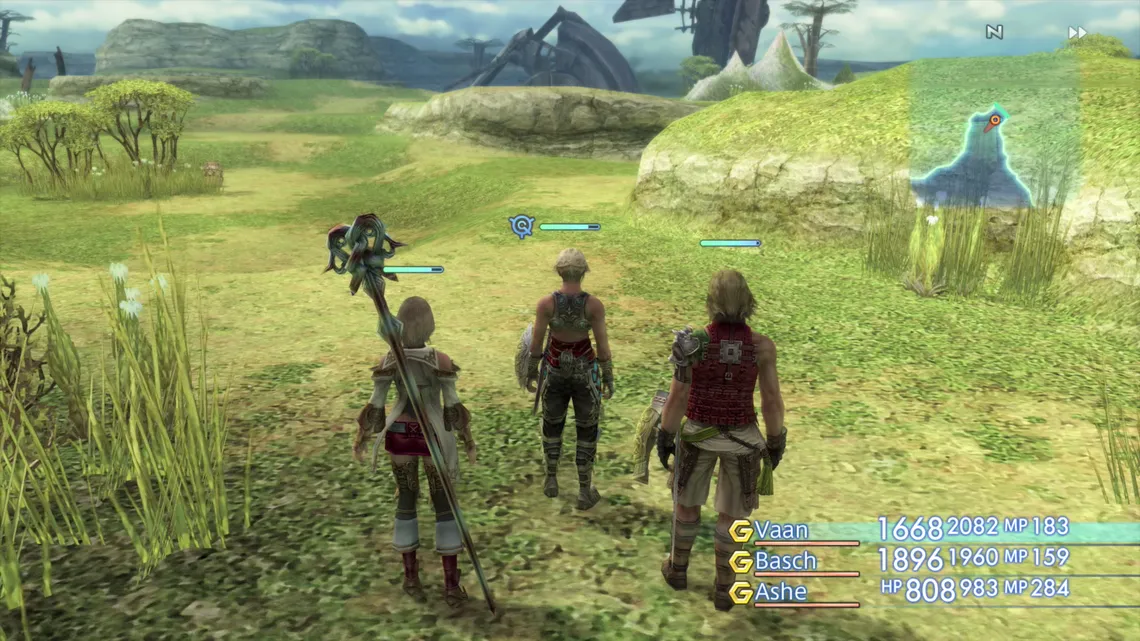This screenshot has width=1140, height=641.
Task: Select Basch in the party list
Action: (x=786, y=561)
